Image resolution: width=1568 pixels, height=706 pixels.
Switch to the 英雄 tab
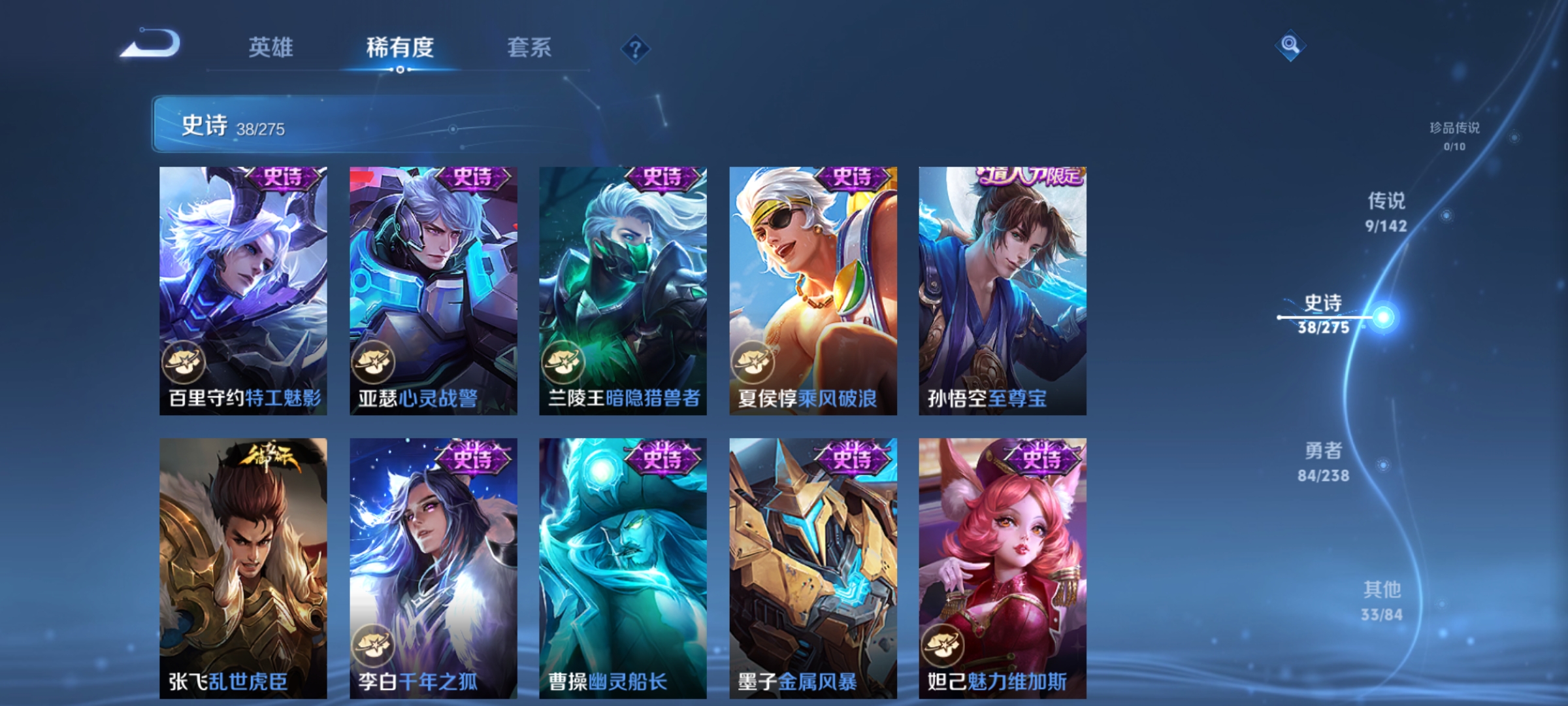[272, 47]
